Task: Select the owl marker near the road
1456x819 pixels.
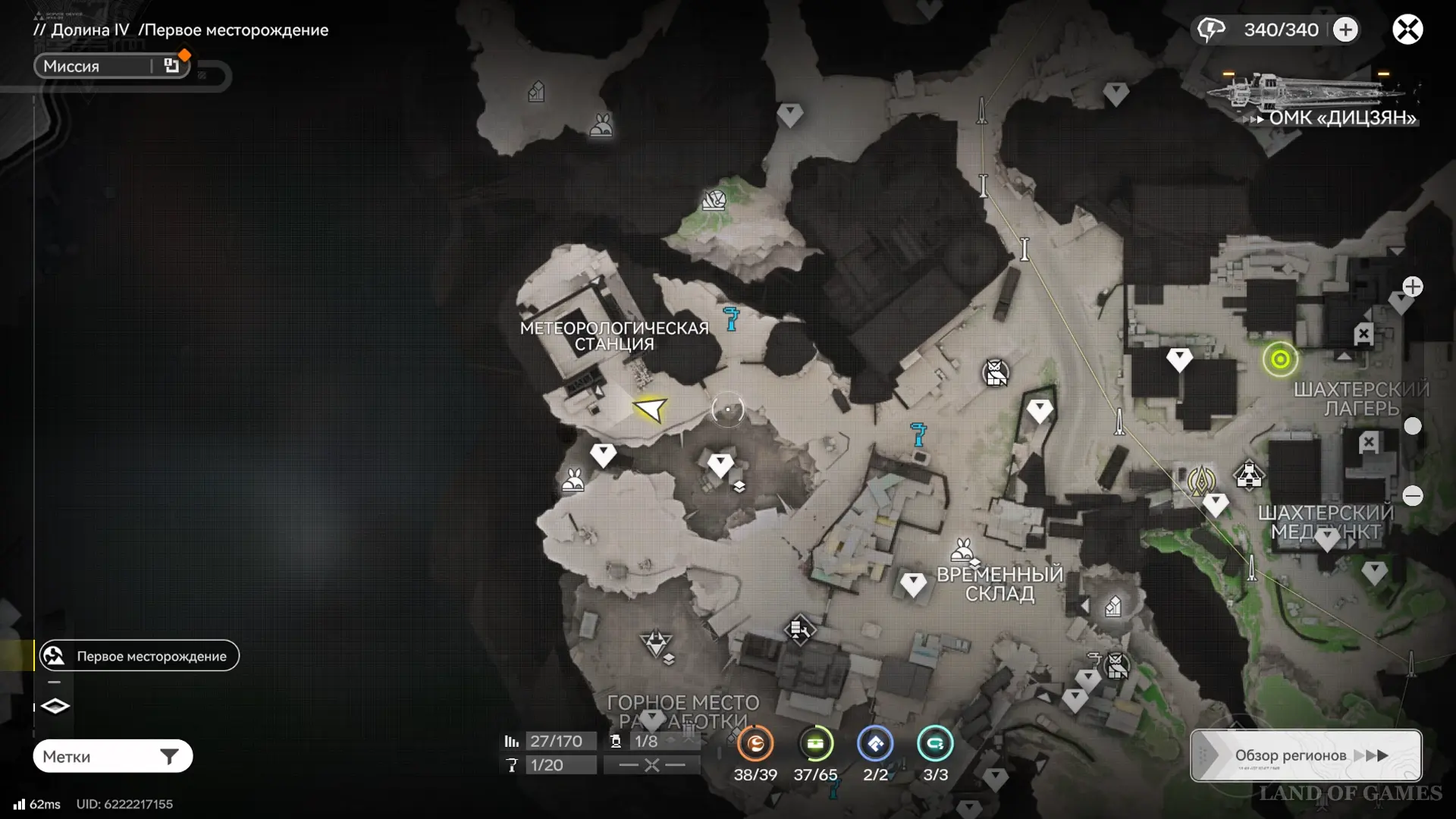Action: (996, 372)
